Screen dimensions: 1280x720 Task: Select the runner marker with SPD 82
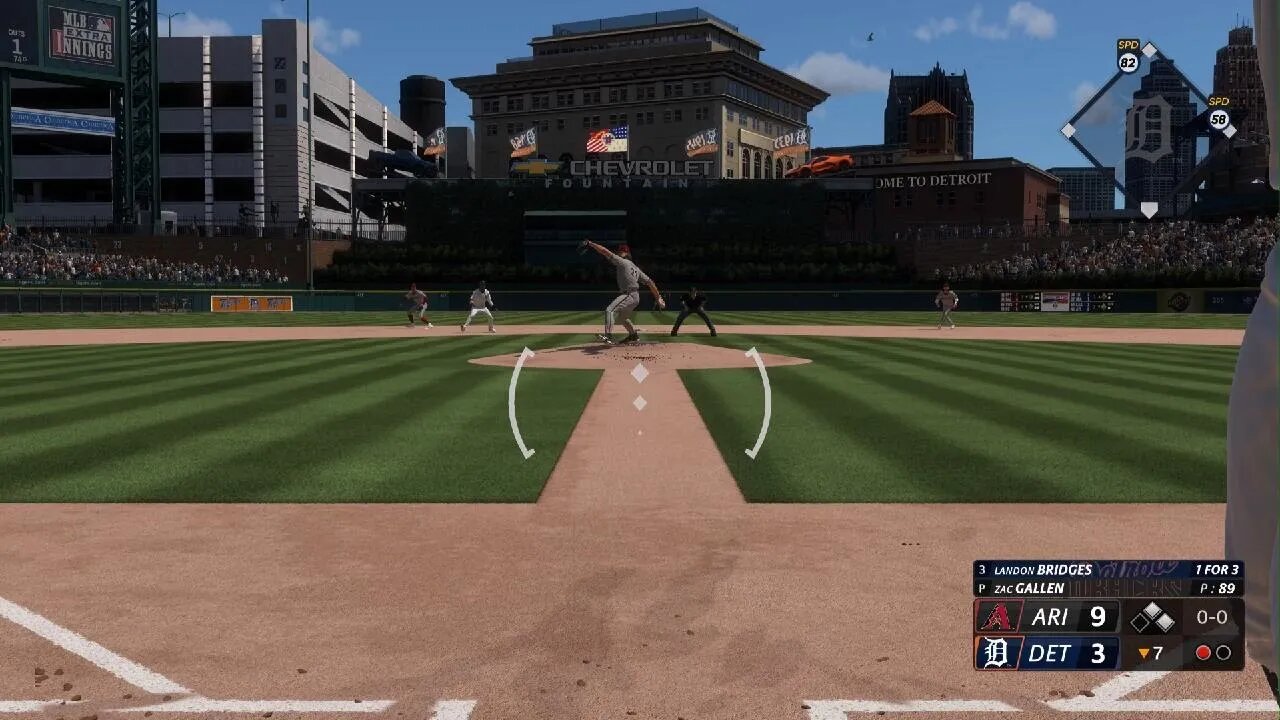1129,57
